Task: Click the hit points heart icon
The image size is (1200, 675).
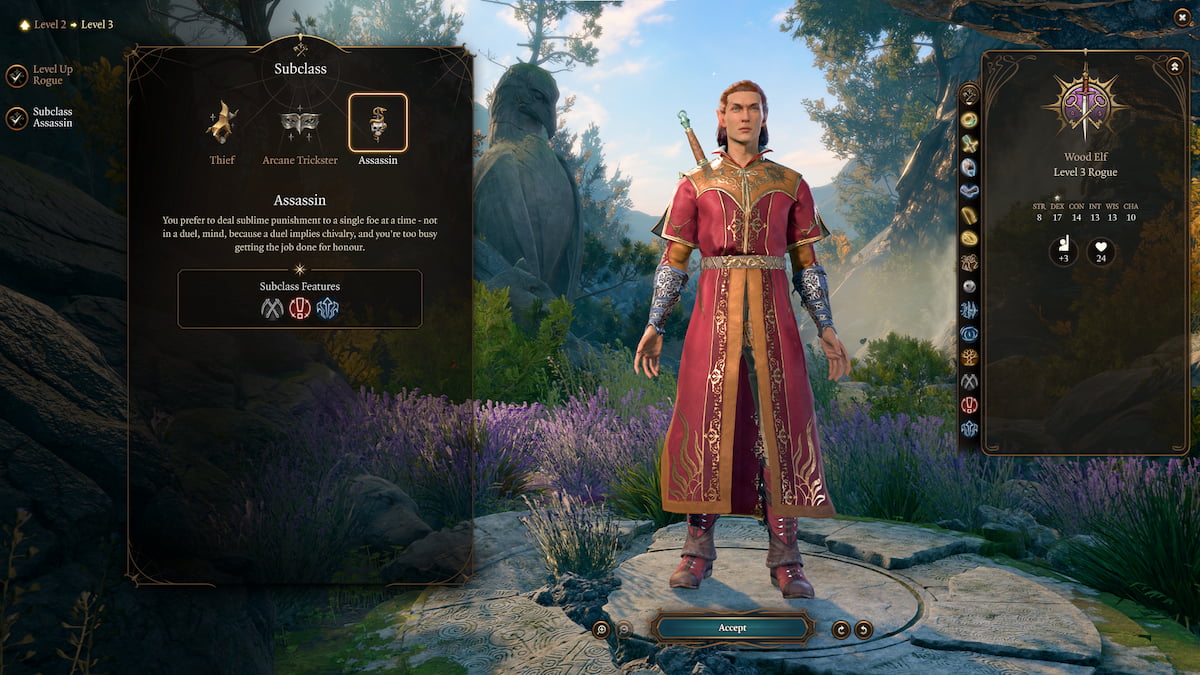Action: (x=1101, y=252)
